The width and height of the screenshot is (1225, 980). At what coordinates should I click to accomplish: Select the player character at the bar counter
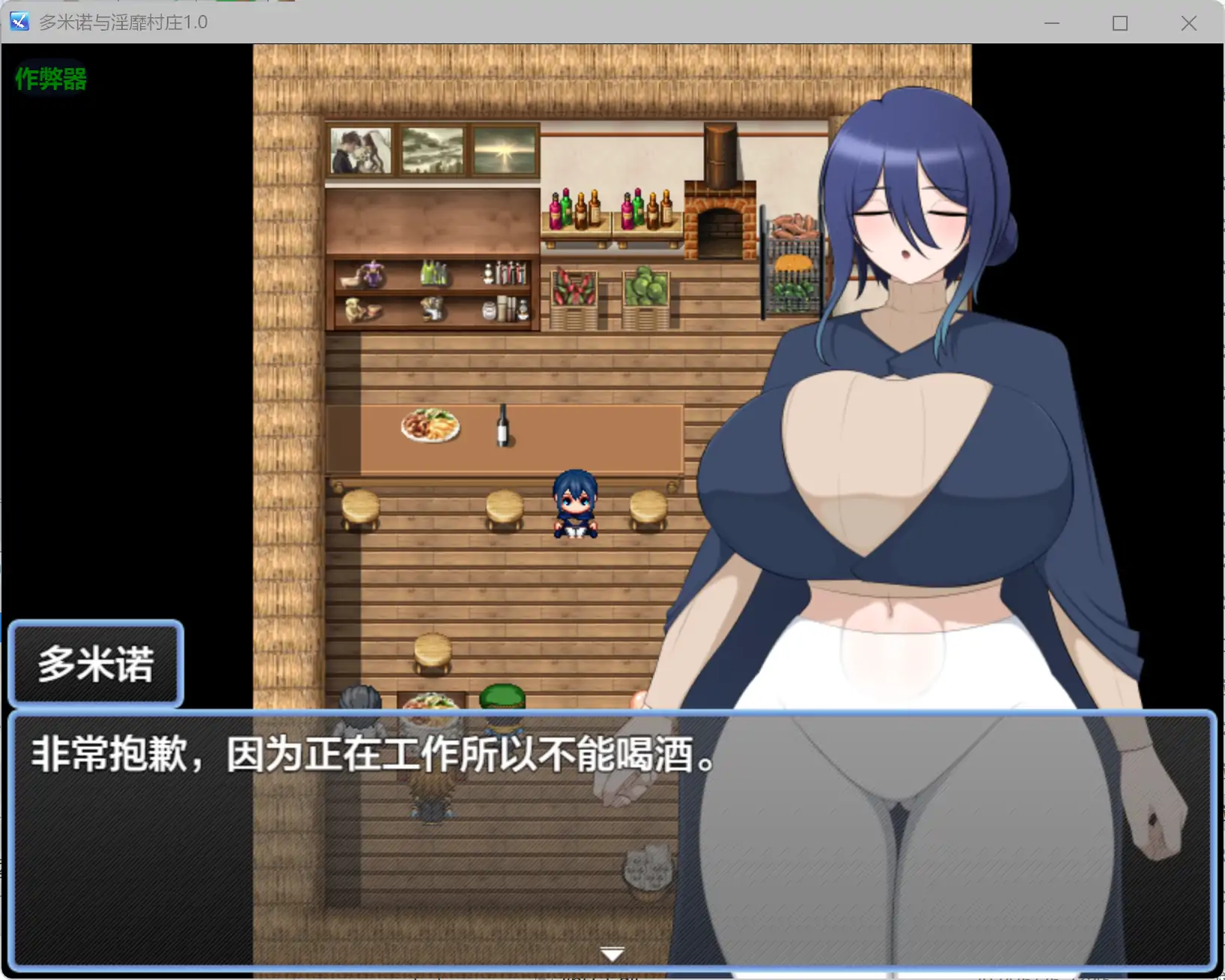pos(575,503)
